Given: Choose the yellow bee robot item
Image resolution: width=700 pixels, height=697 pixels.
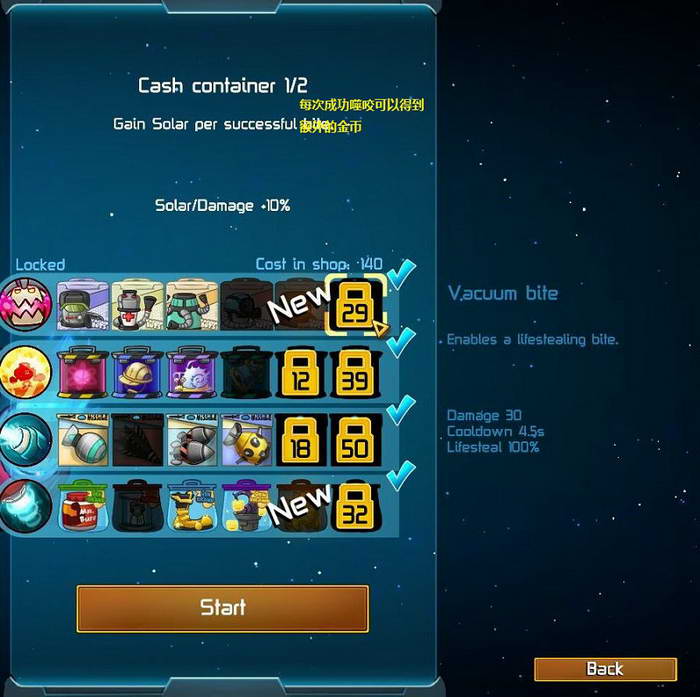Looking at the screenshot, I should (246, 440).
